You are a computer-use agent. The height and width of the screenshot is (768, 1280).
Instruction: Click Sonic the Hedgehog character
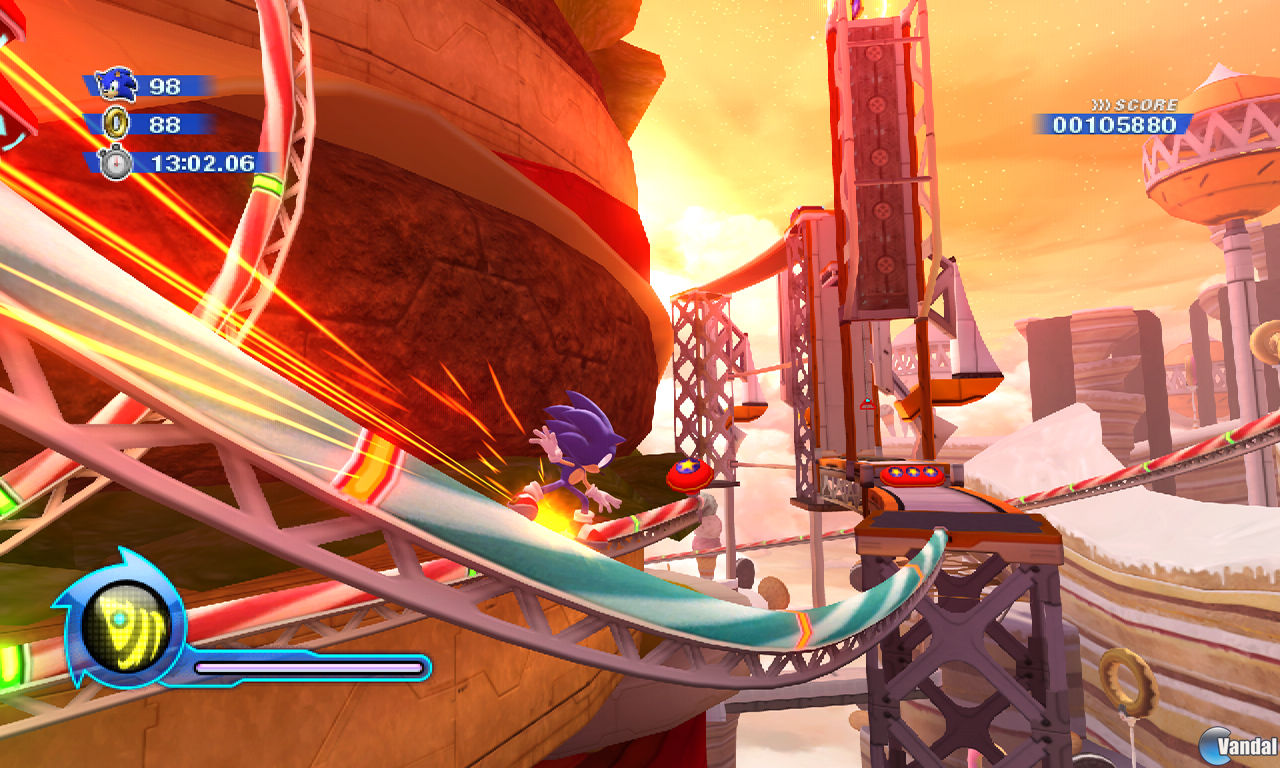580,460
